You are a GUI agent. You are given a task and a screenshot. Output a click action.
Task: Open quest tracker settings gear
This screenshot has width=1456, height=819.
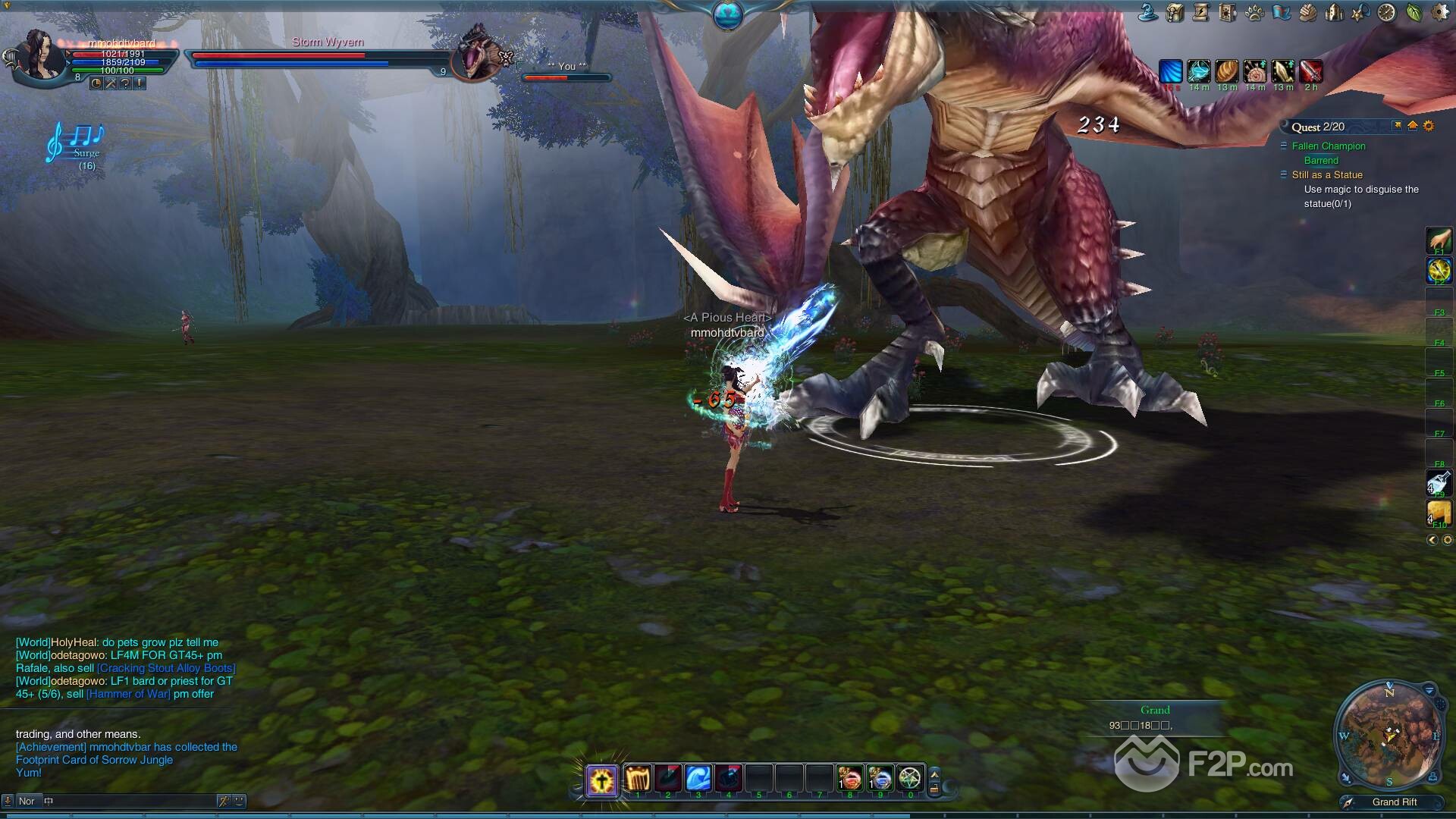(1429, 126)
